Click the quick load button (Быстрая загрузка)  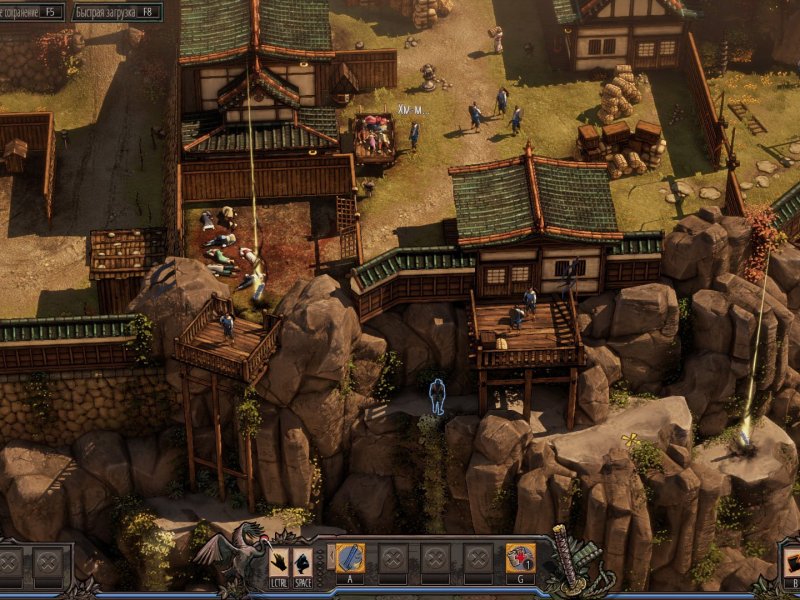[119, 12]
